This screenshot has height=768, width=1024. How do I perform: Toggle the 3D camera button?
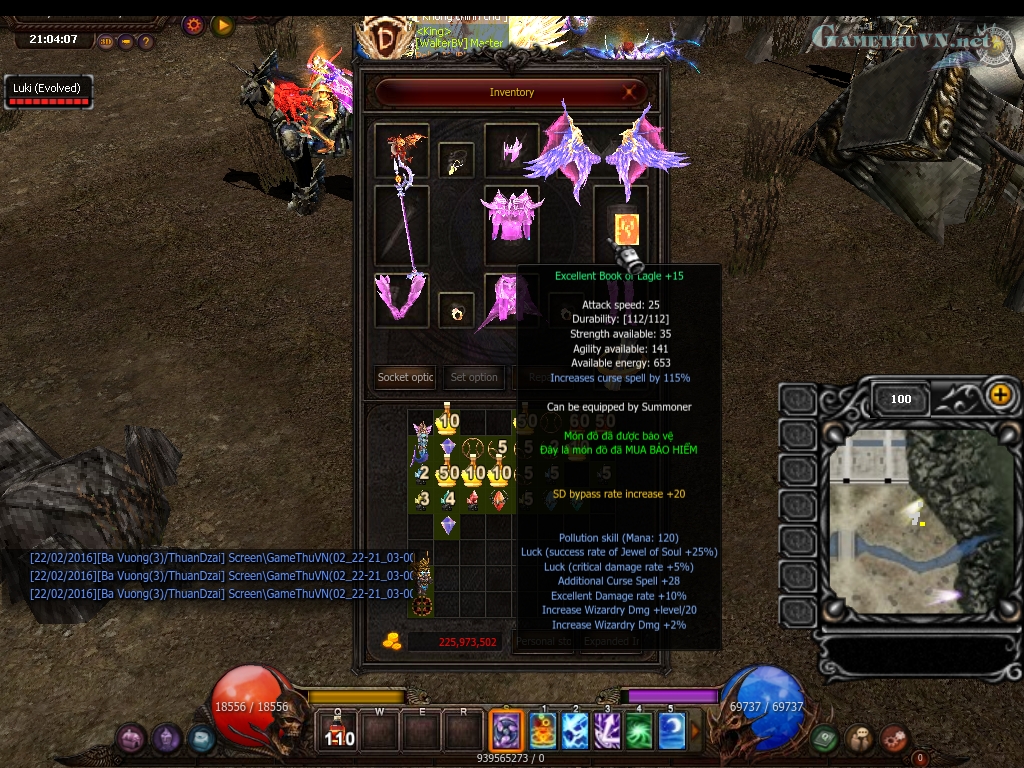[x=106, y=42]
